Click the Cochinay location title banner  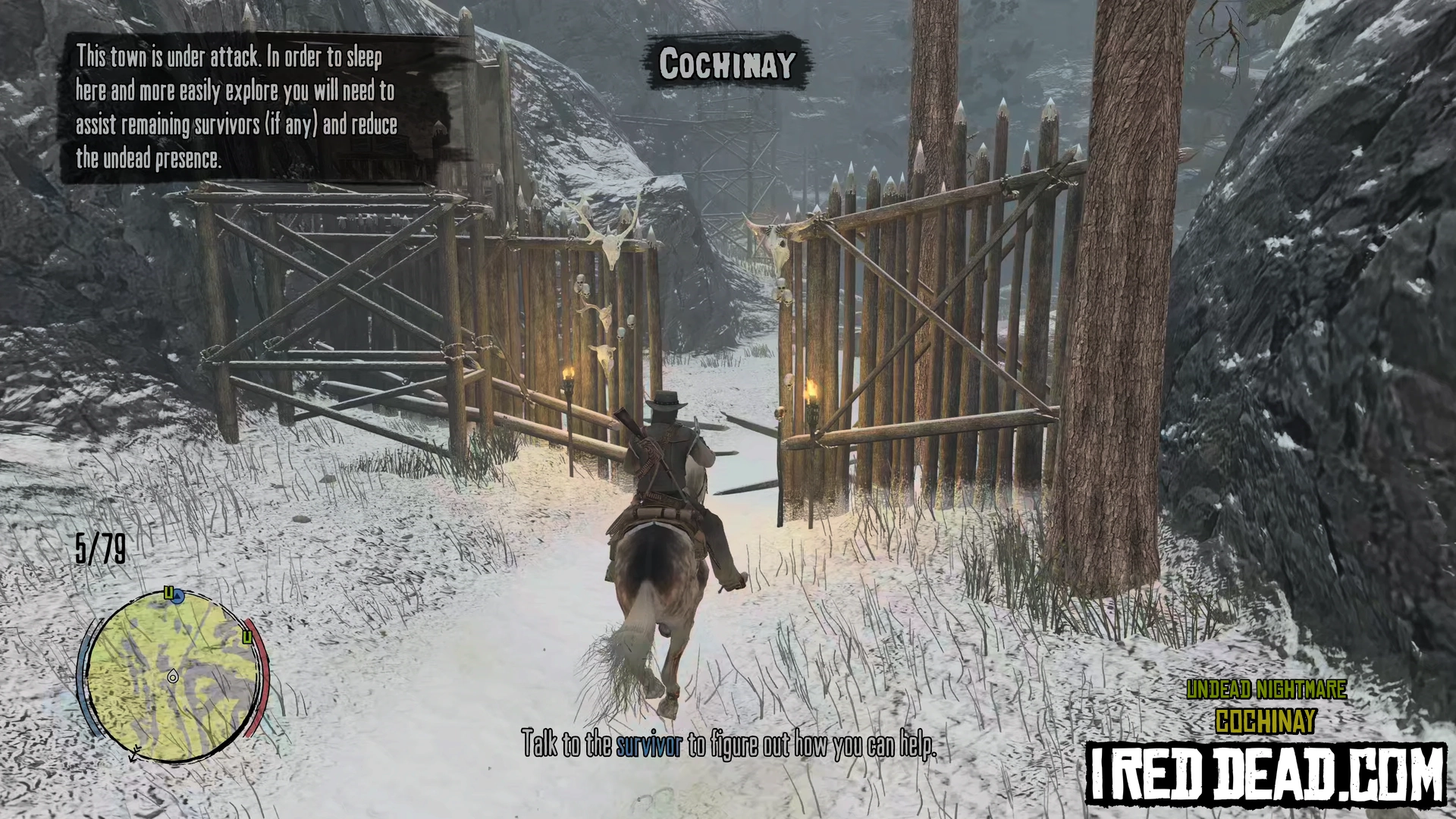click(726, 64)
